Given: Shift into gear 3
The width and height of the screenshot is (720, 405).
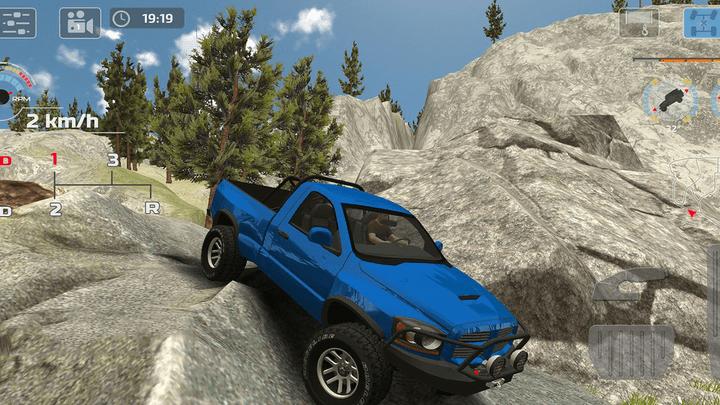Looking at the screenshot, I should click(113, 160).
